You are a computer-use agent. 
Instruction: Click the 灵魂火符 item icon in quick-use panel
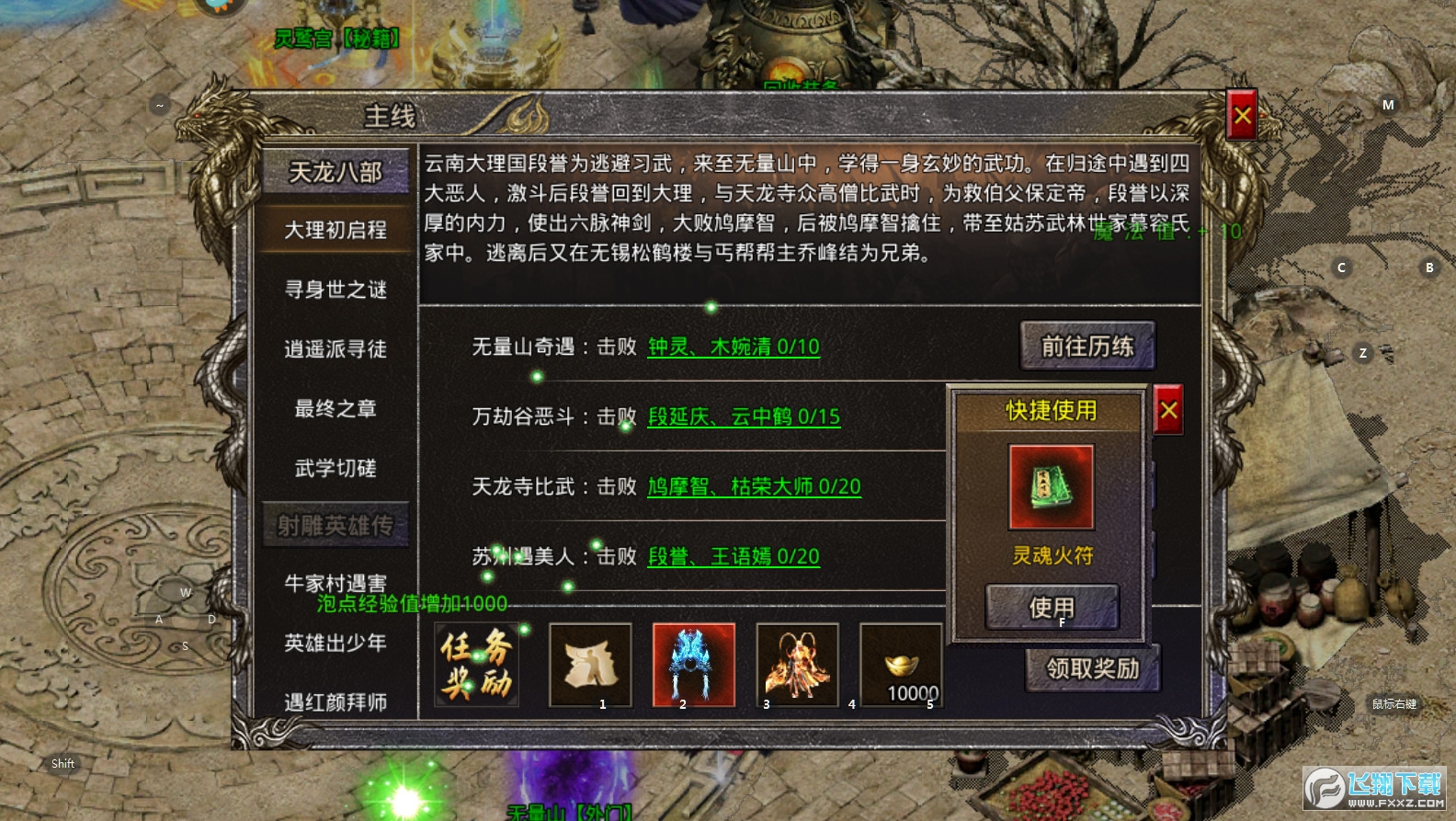coord(1050,486)
